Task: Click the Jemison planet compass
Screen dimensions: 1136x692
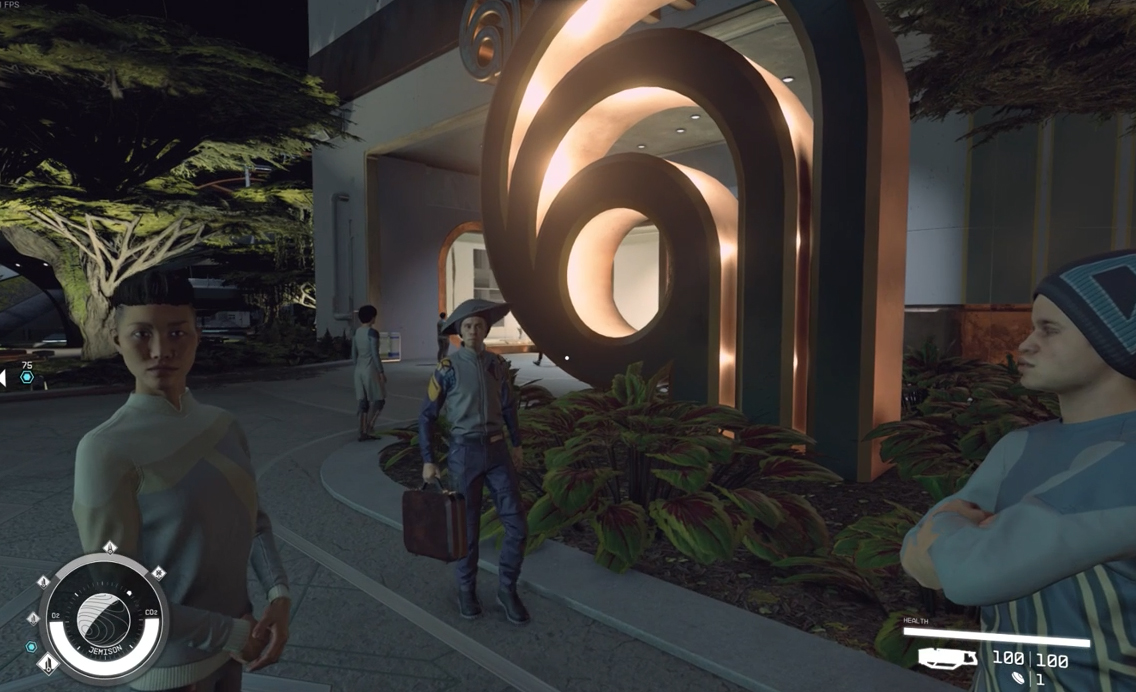Action: [104, 620]
